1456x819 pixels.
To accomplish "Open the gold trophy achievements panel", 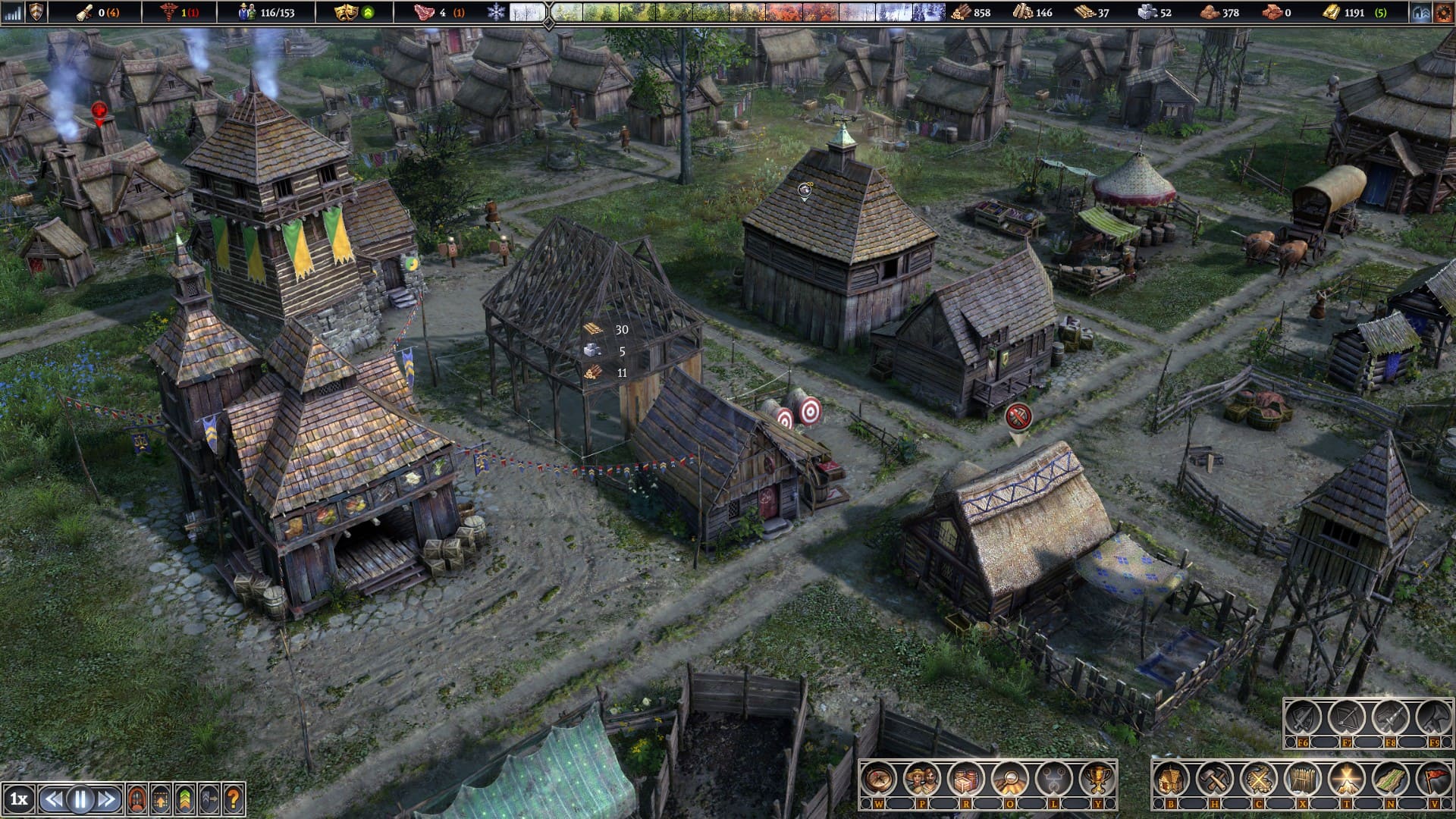I will pos(1097,779).
